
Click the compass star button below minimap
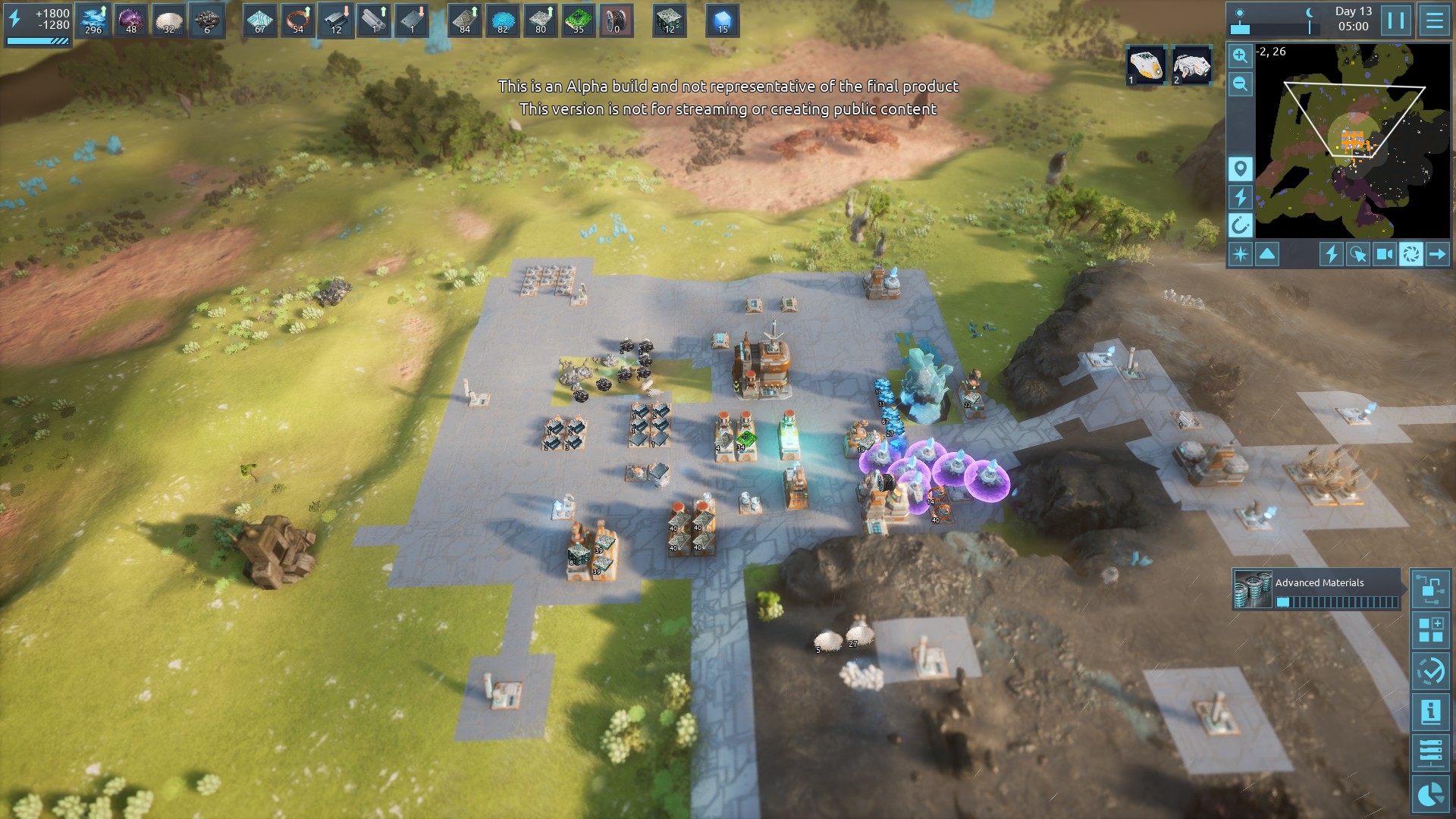[x=1241, y=254]
